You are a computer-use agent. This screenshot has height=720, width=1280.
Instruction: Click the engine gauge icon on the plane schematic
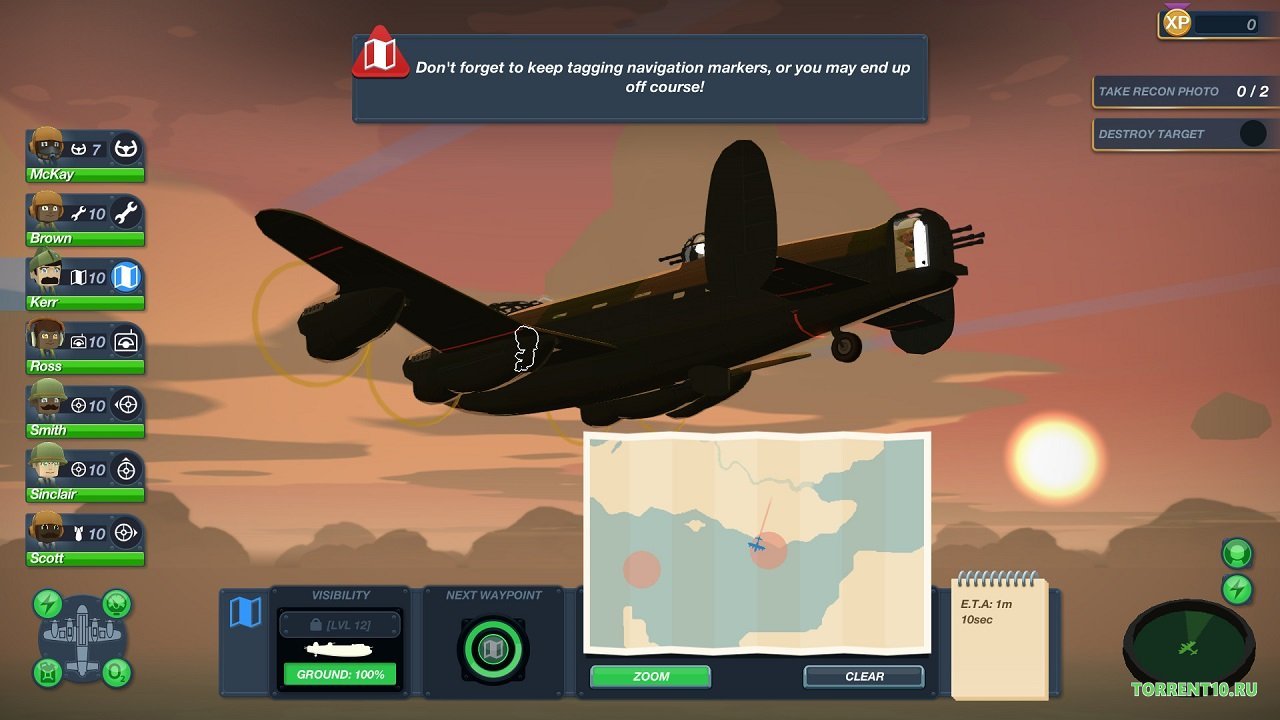(115, 604)
